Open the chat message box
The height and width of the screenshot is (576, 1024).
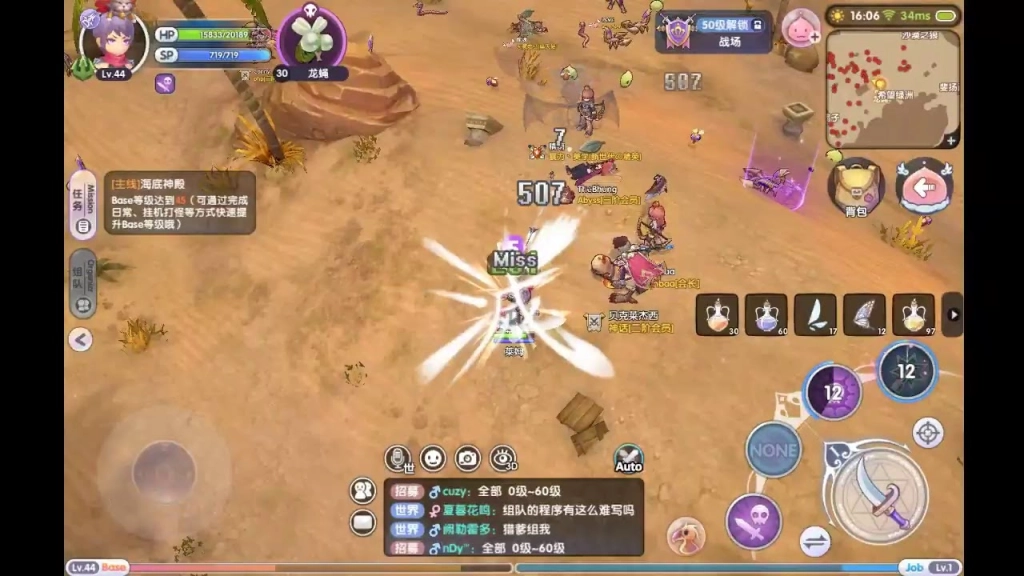pos(513,517)
